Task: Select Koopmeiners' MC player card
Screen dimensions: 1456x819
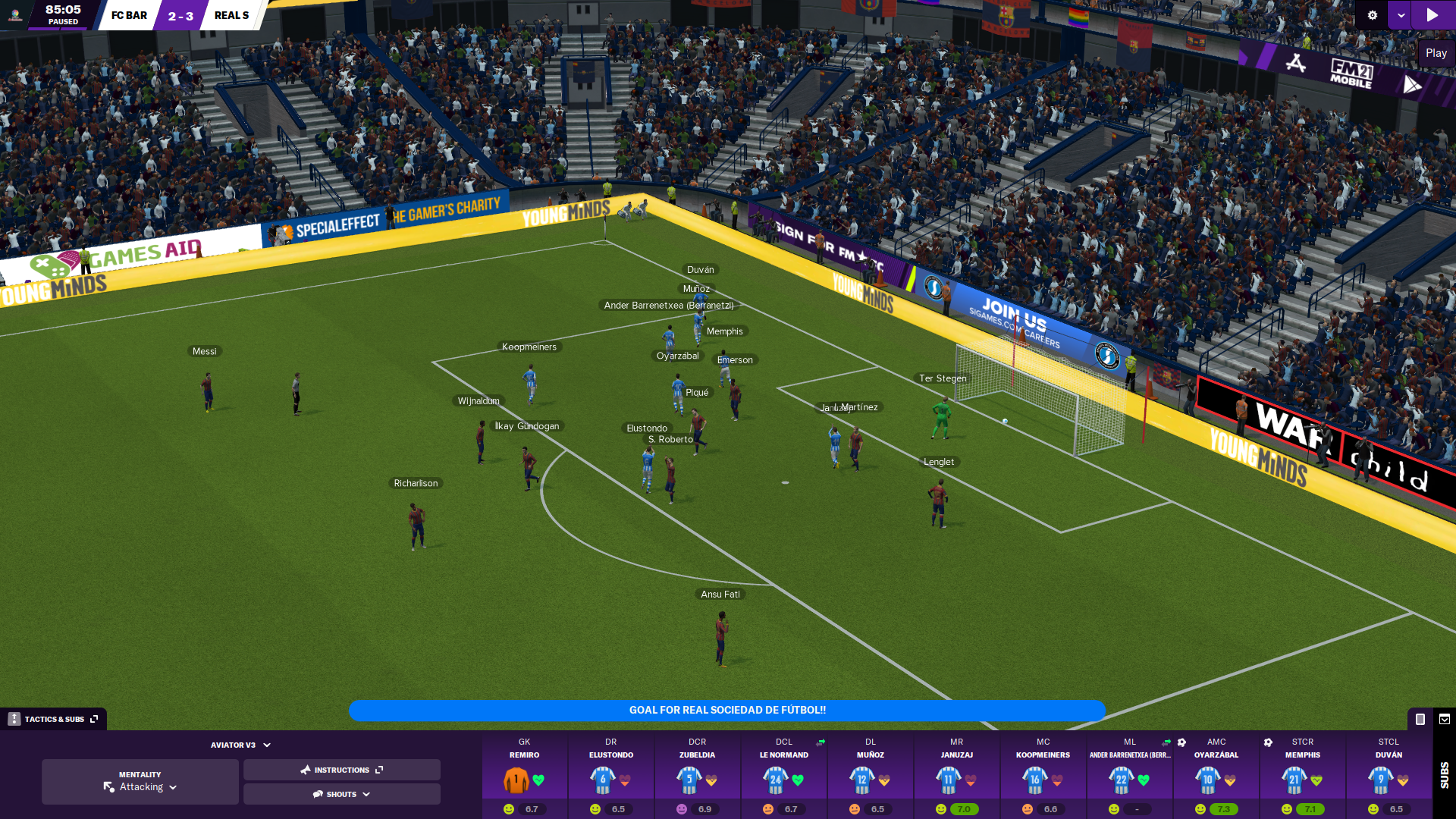Action: click(1043, 776)
